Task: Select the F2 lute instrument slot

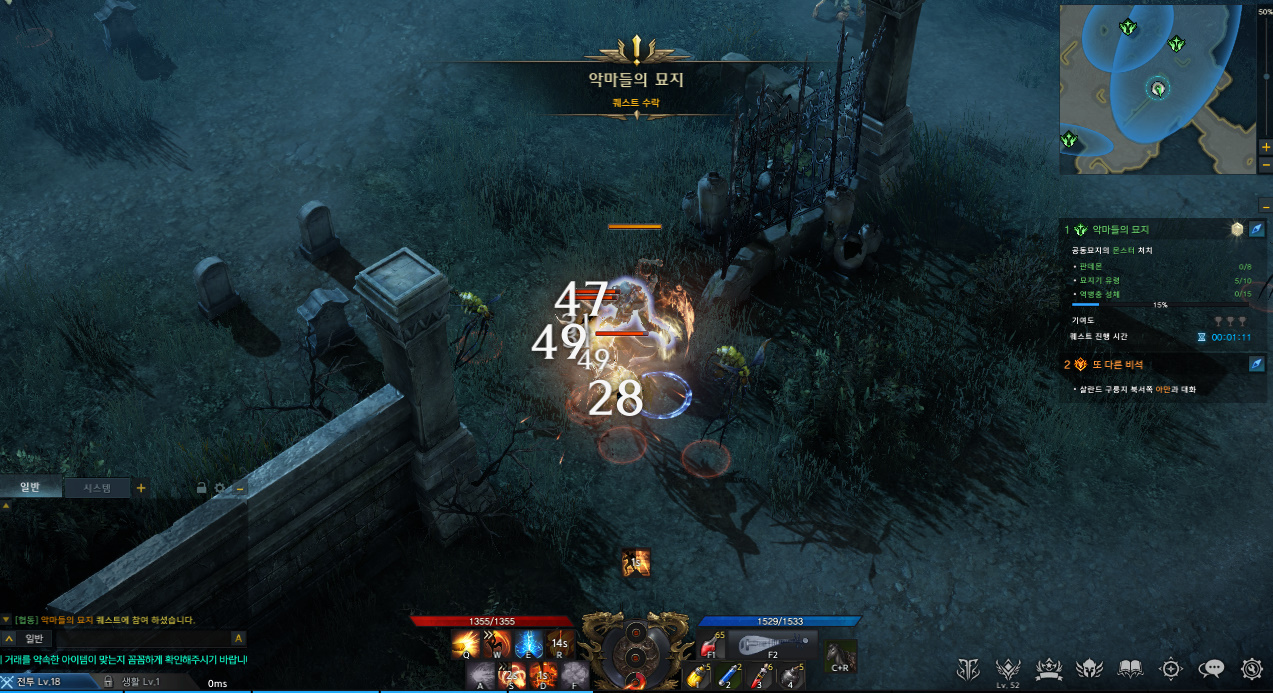Action: point(771,645)
